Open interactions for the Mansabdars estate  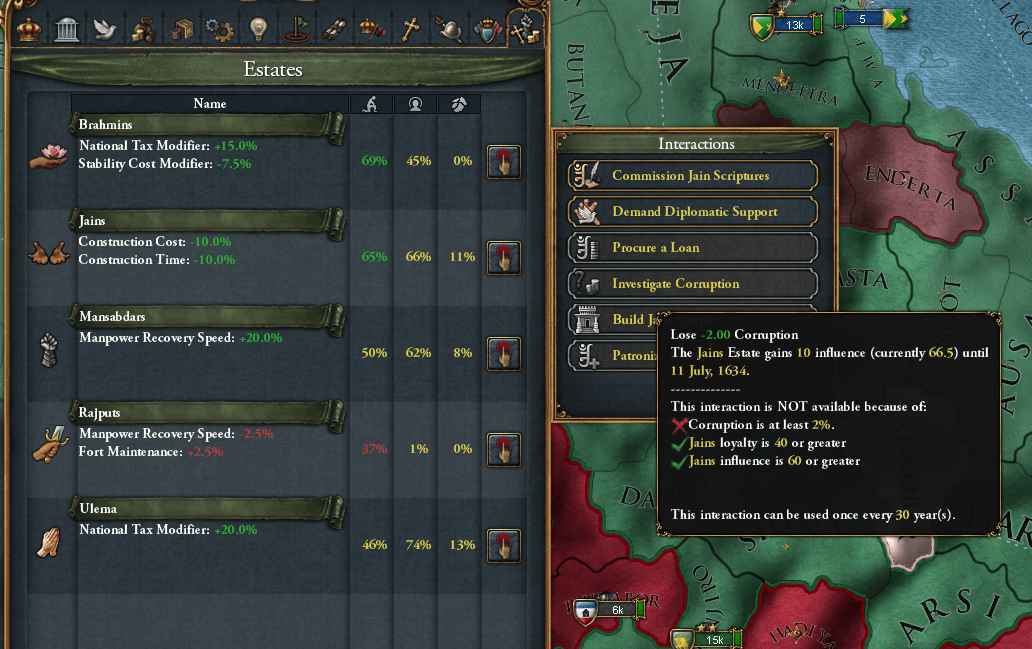(x=503, y=353)
